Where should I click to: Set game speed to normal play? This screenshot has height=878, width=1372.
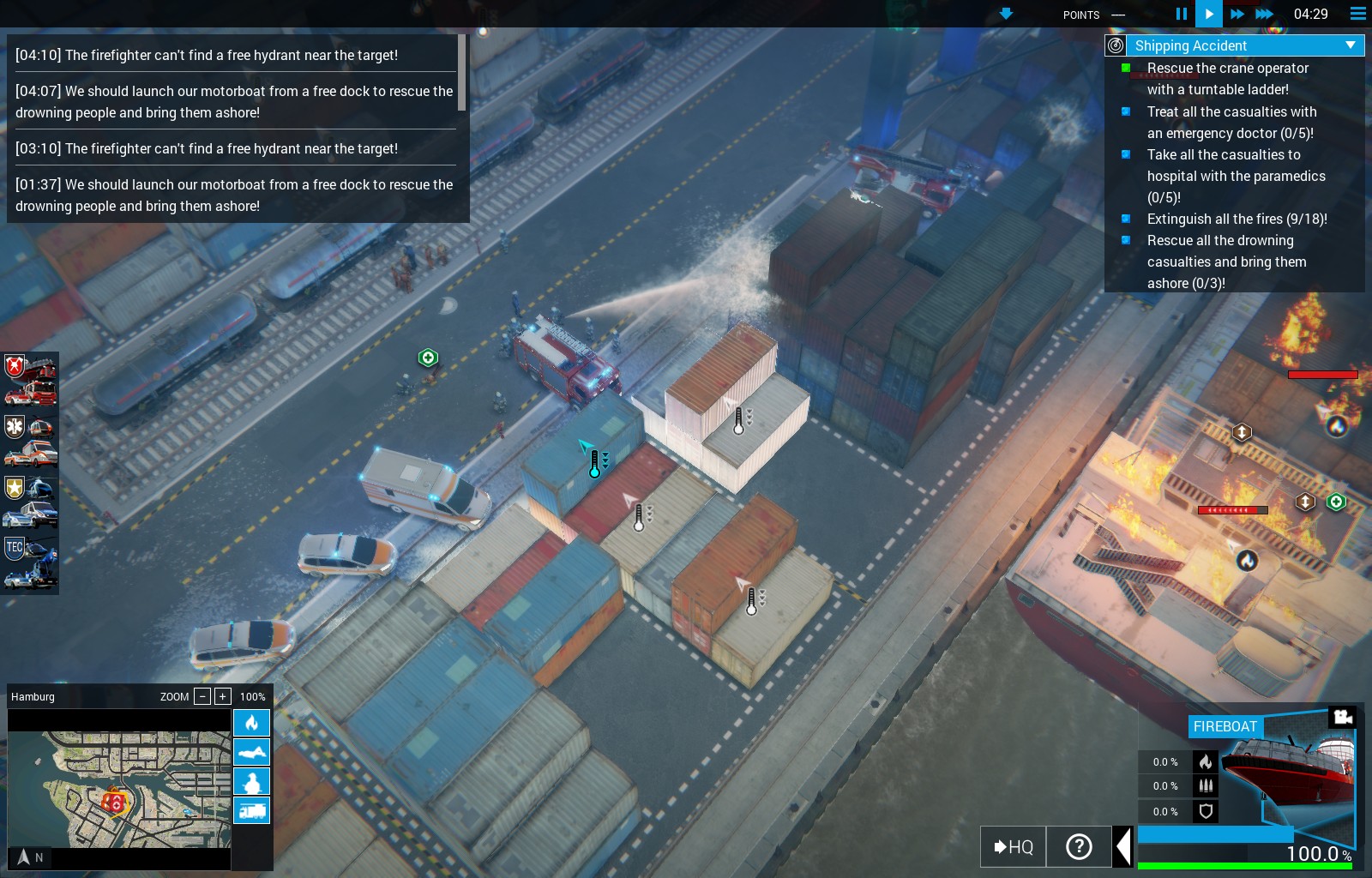(1208, 14)
